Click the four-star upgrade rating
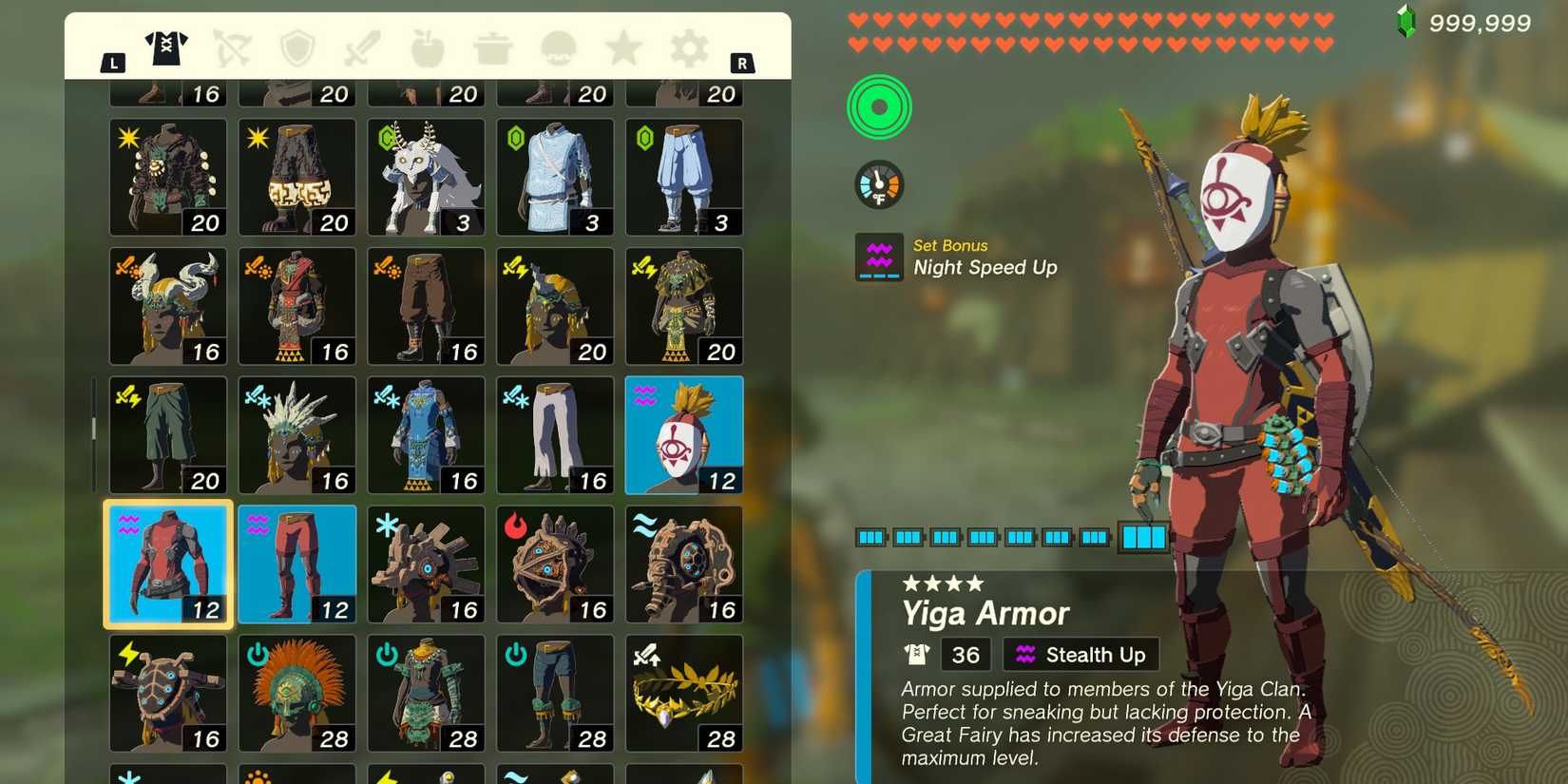Image resolution: width=1568 pixels, height=784 pixels. [943, 583]
